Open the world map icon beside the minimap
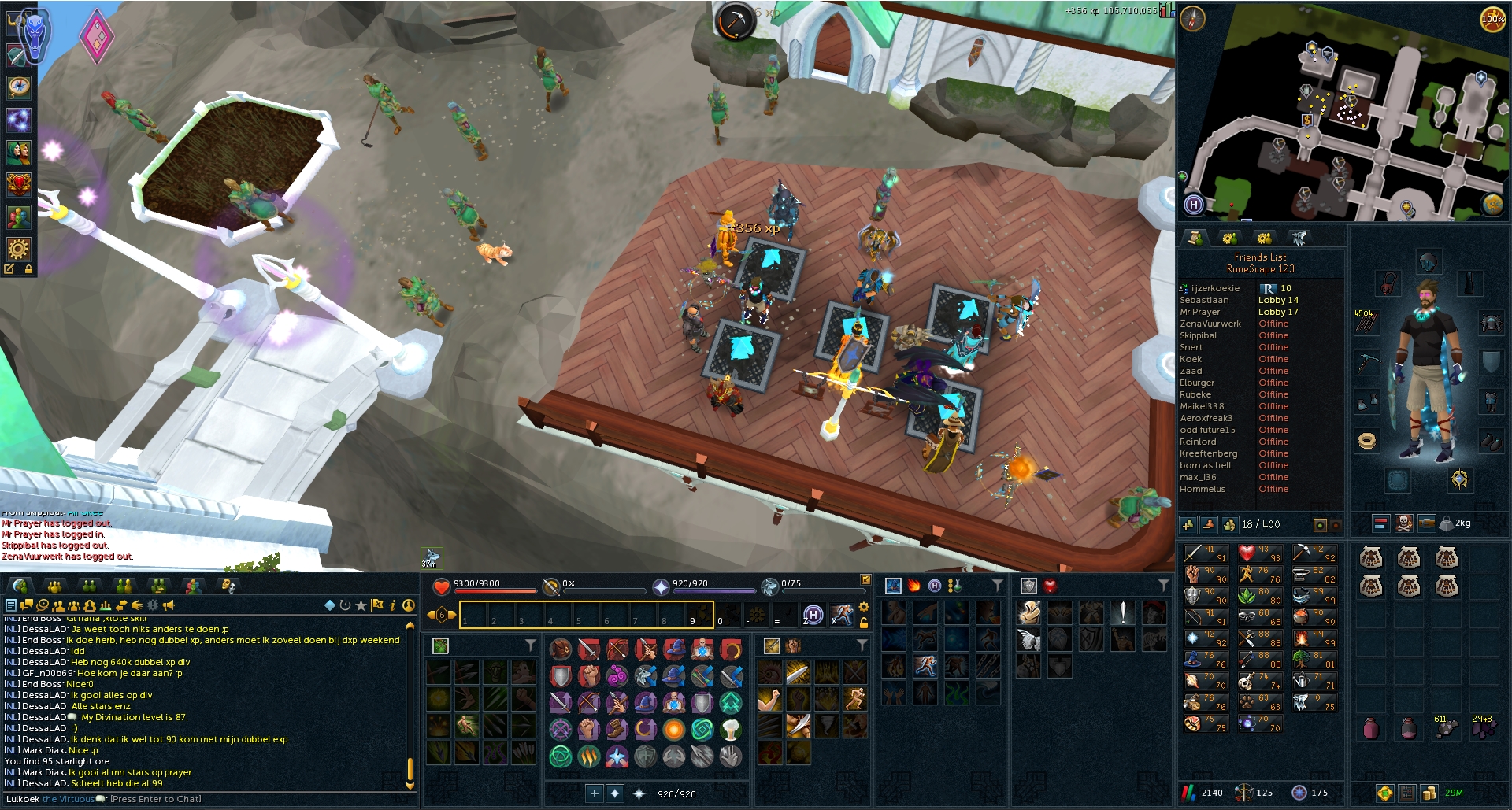 click(x=1493, y=205)
